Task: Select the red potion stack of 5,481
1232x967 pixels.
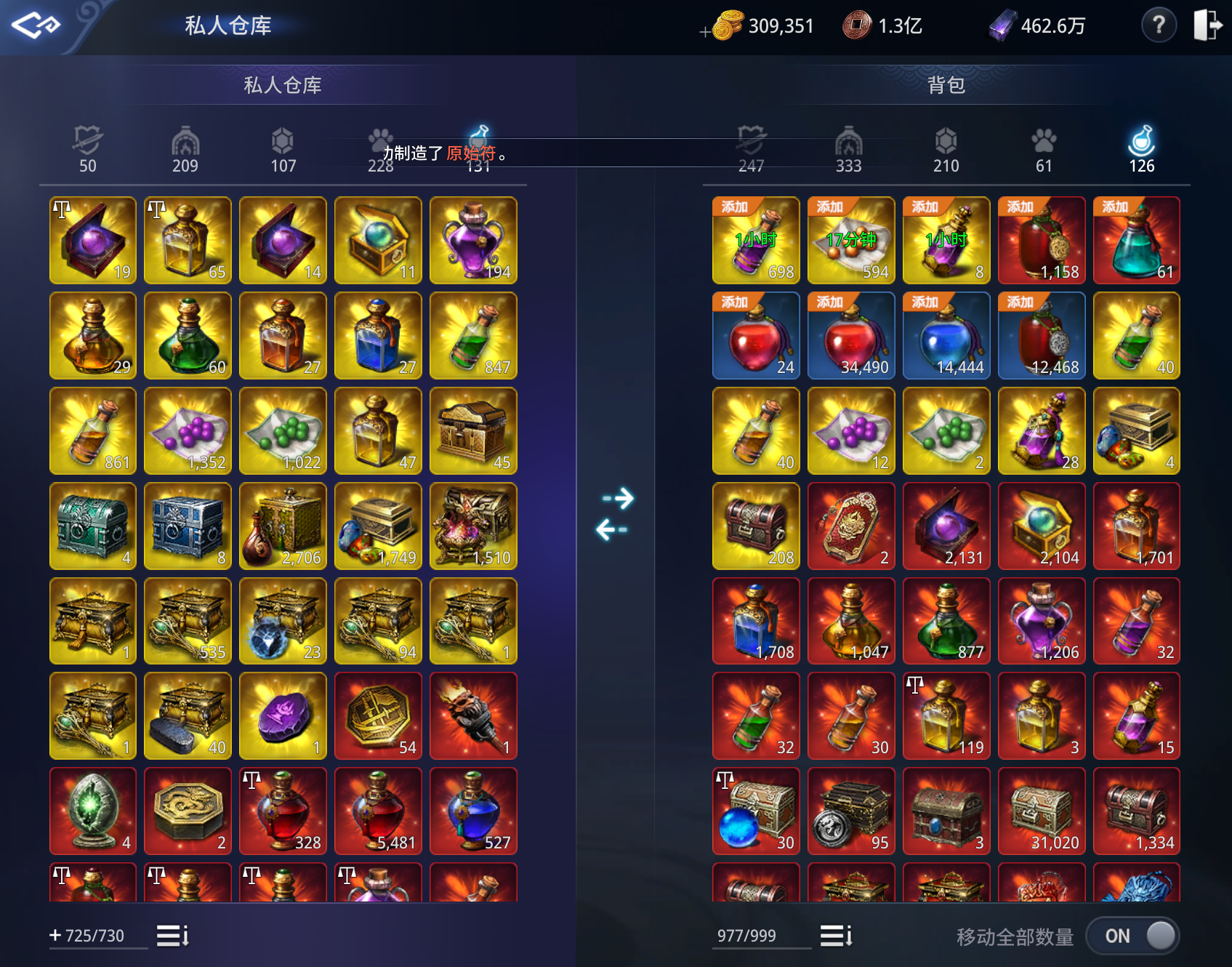Action: [377, 811]
